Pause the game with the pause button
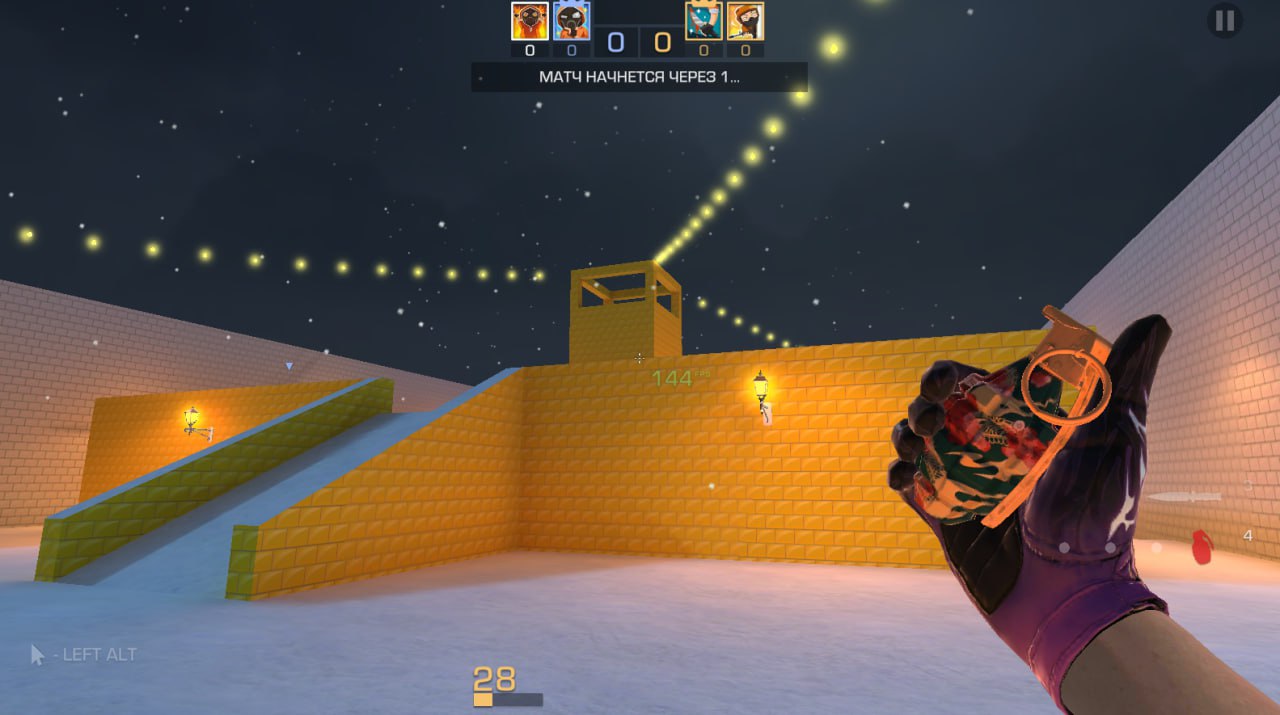This screenshot has height=715, width=1280. point(1224,20)
